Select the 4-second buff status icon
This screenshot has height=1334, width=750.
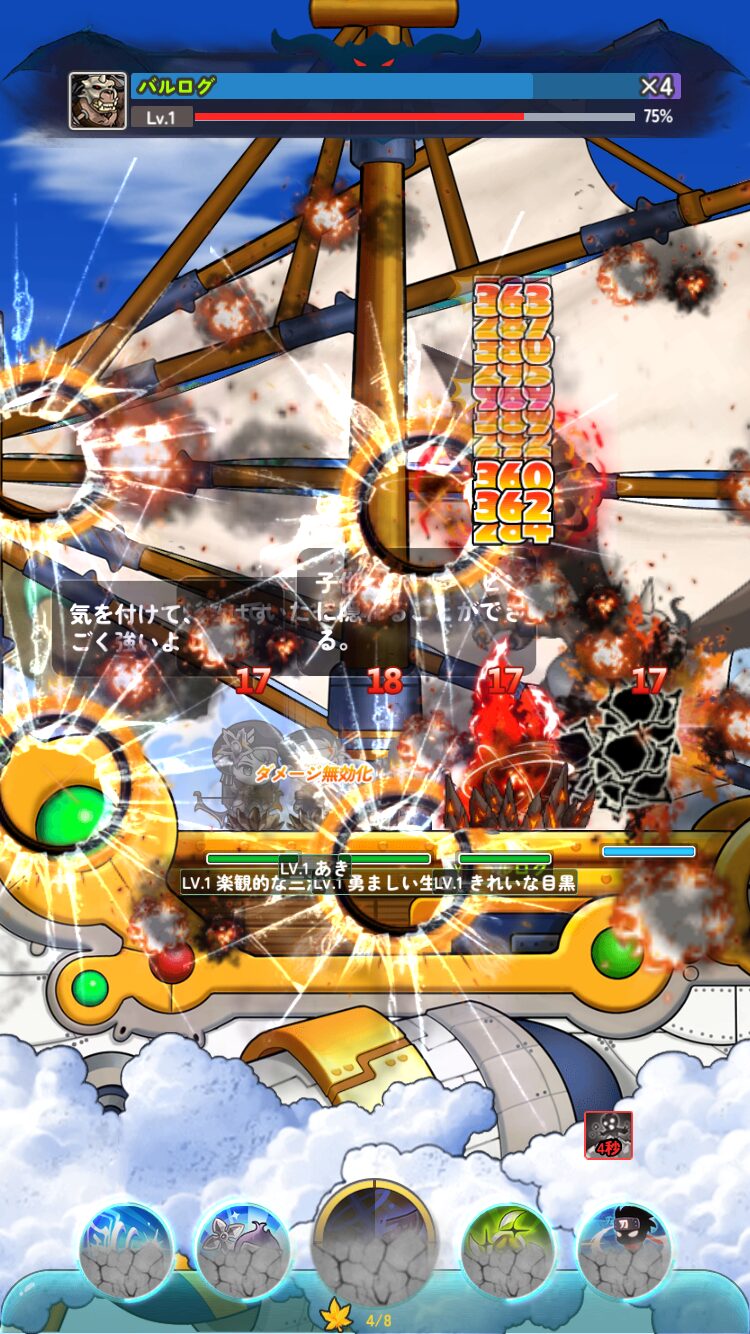609,1135
